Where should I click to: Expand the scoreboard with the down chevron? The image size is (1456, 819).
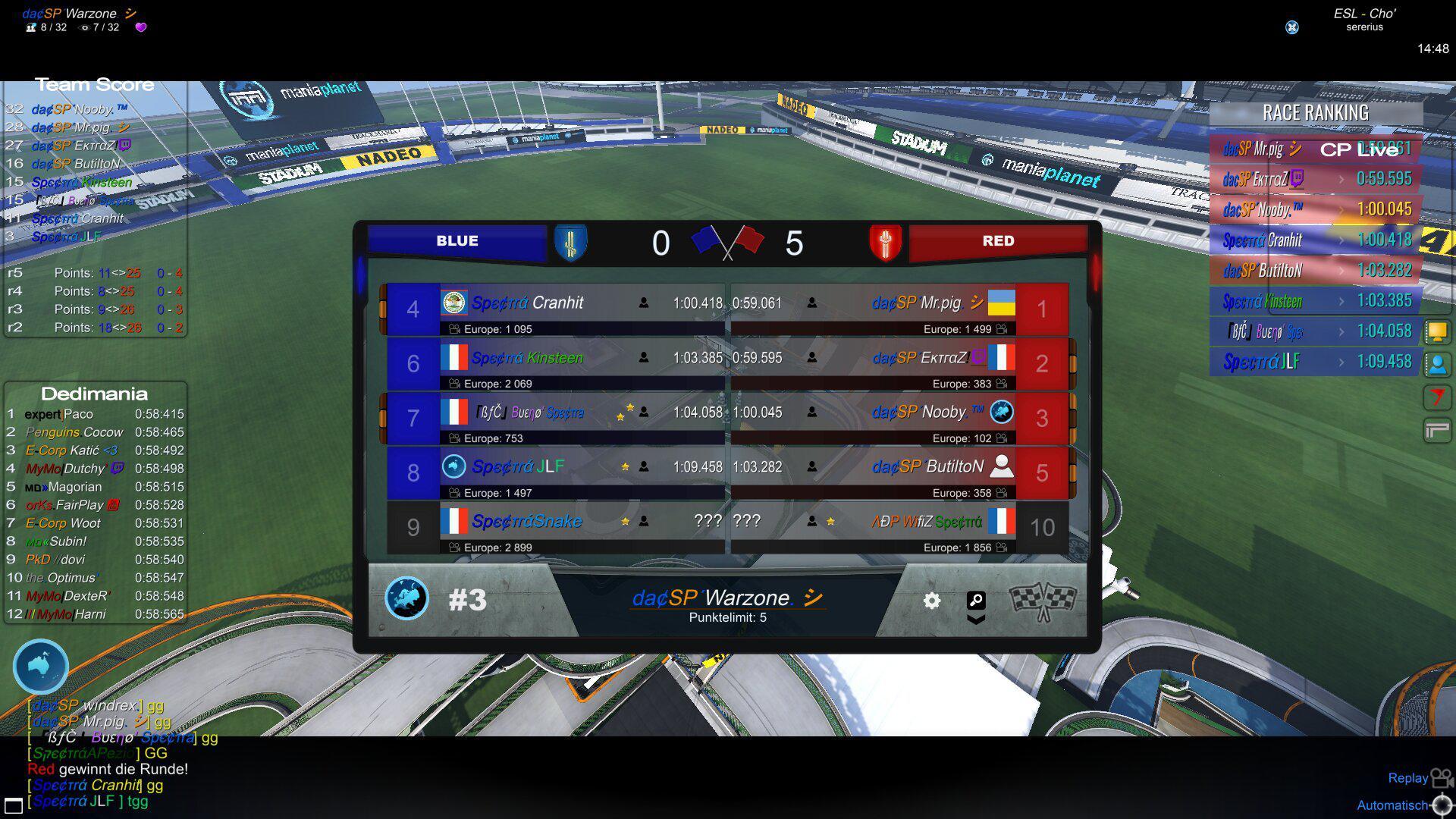[976, 620]
